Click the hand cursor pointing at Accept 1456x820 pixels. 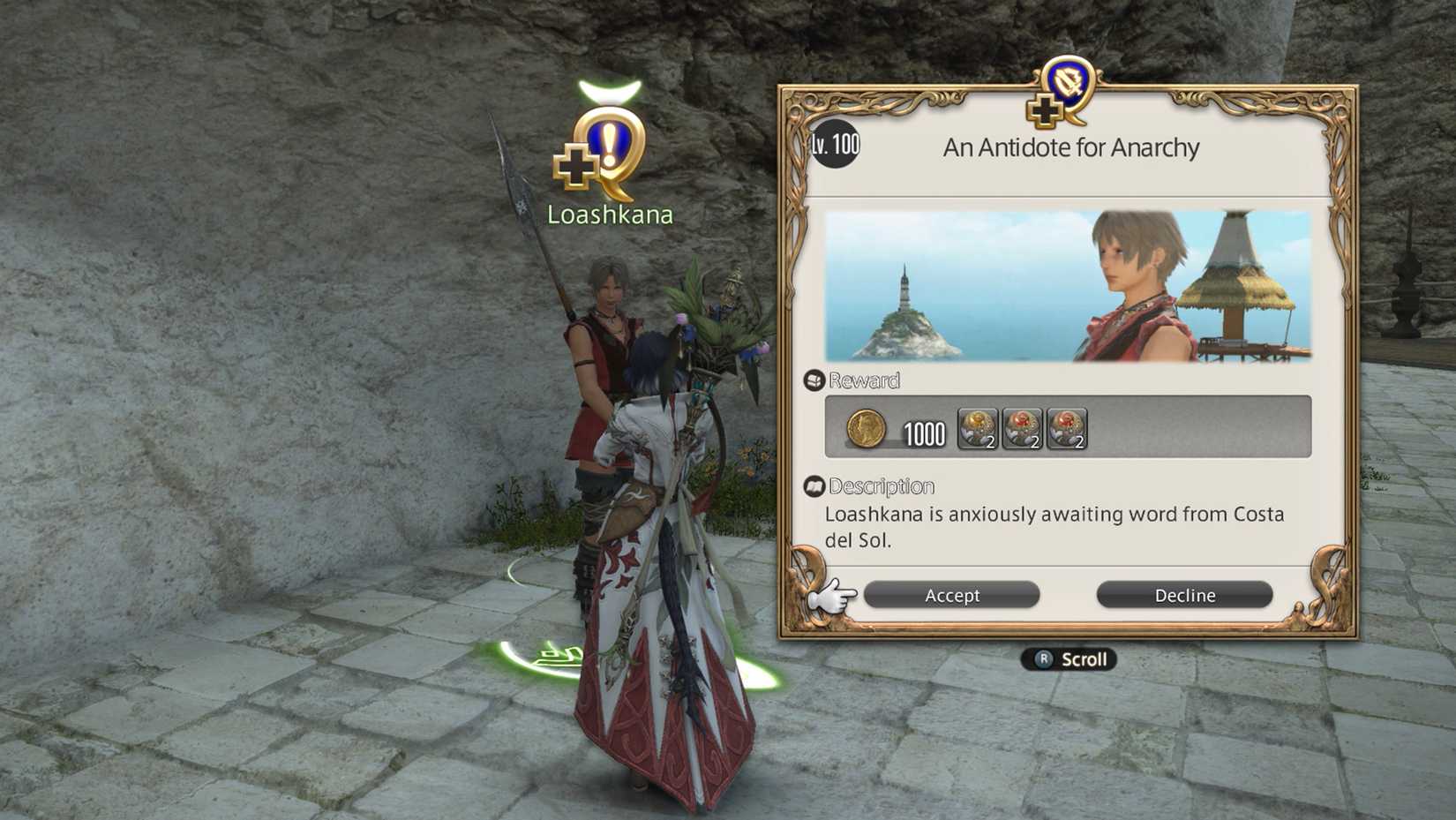point(833,596)
